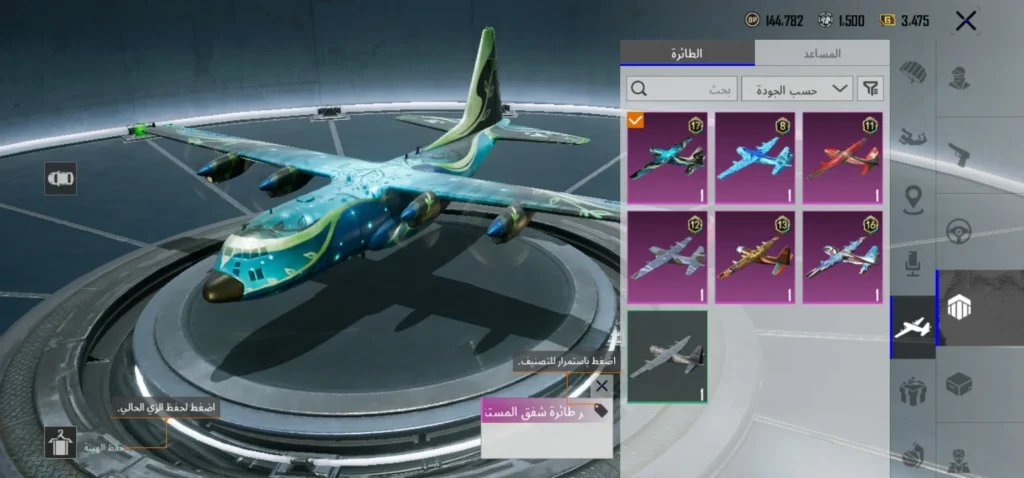Open the steering wheel vehicles category

[x=960, y=232]
